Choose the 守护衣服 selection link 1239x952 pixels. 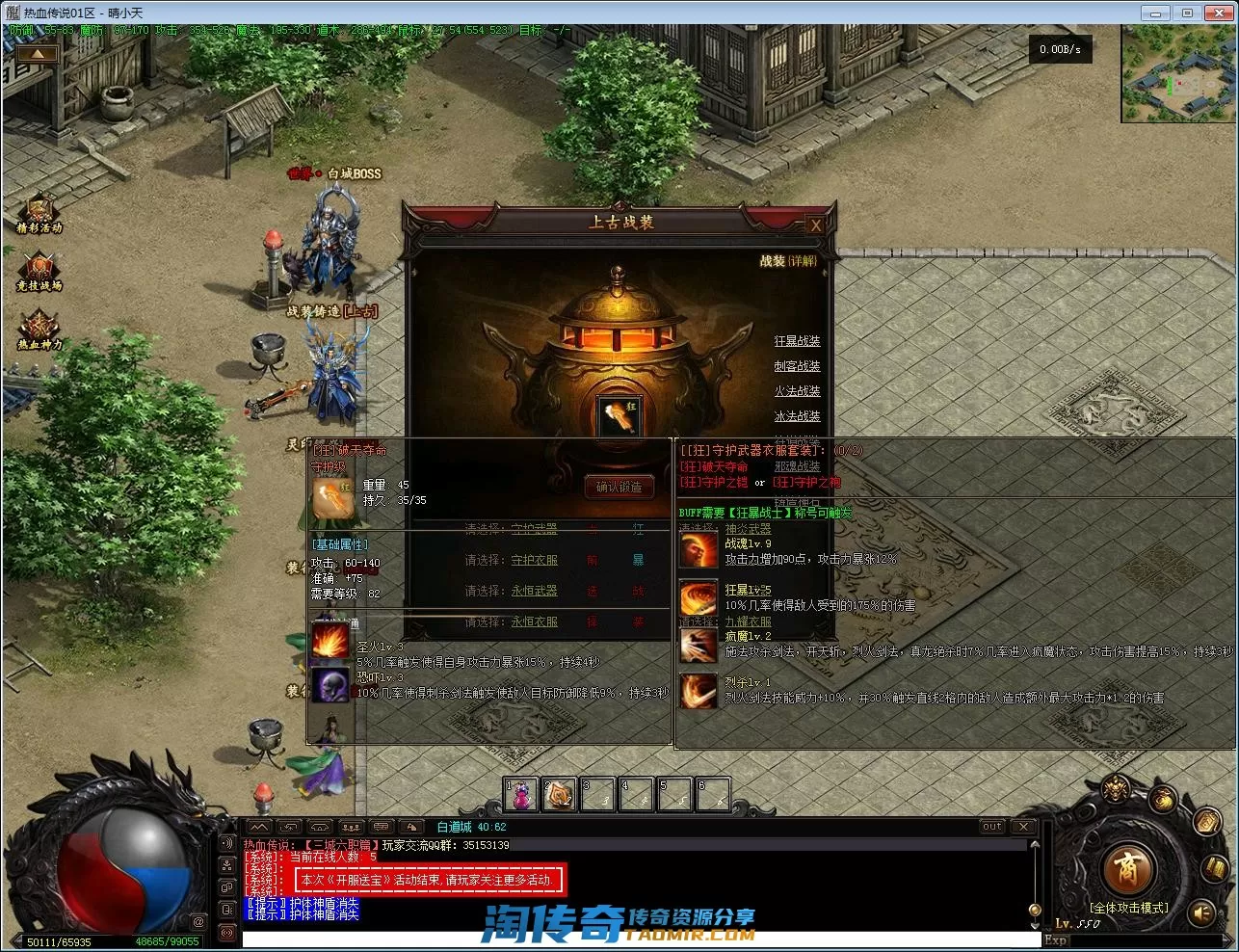[534, 560]
